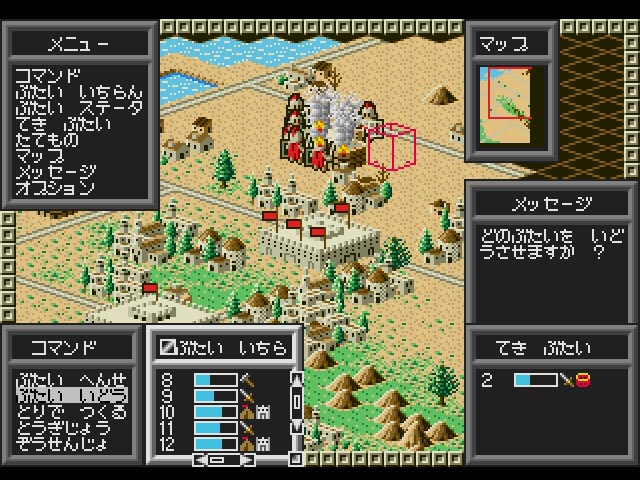Select highlighted ぶたい いどう command
The image size is (640, 480).
70,396
